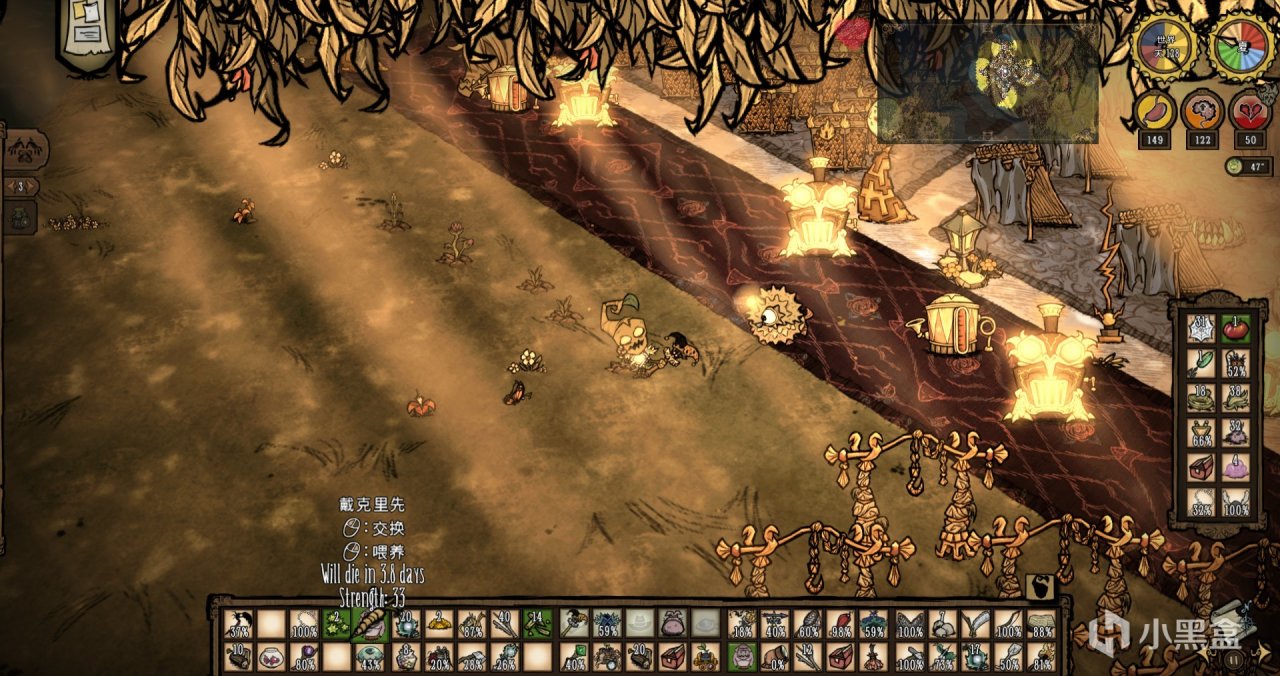Image resolution: width=1280 pixels, height=676 pixels.
Task: Click the fishbowl inventory slot
Action: click(270, 657)
